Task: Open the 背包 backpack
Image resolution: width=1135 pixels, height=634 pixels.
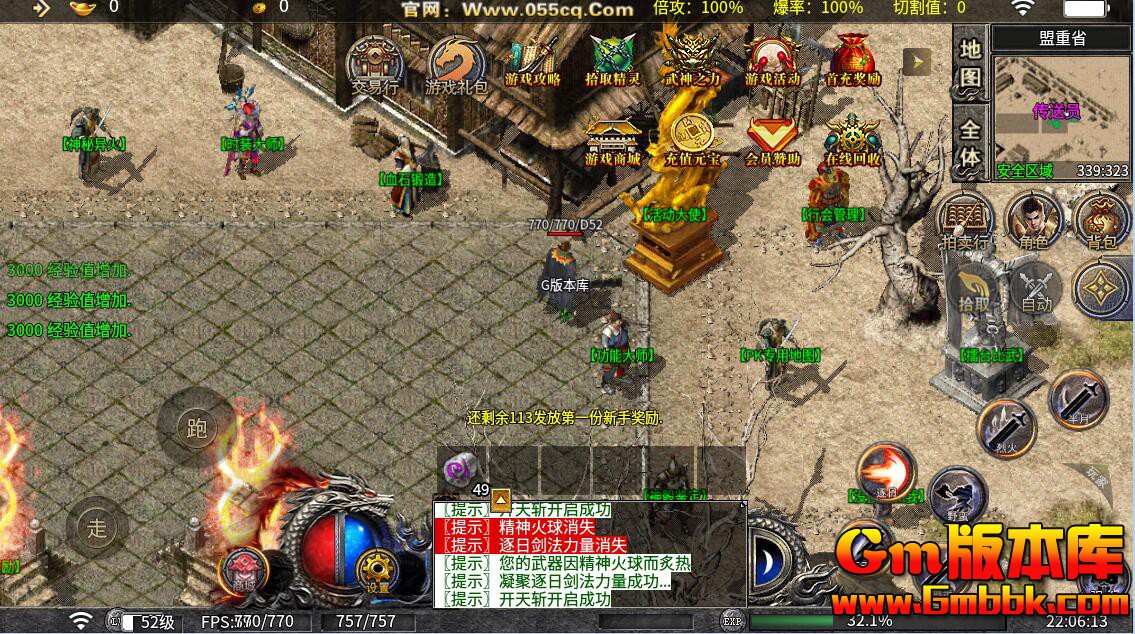Action: (1101, 219)
